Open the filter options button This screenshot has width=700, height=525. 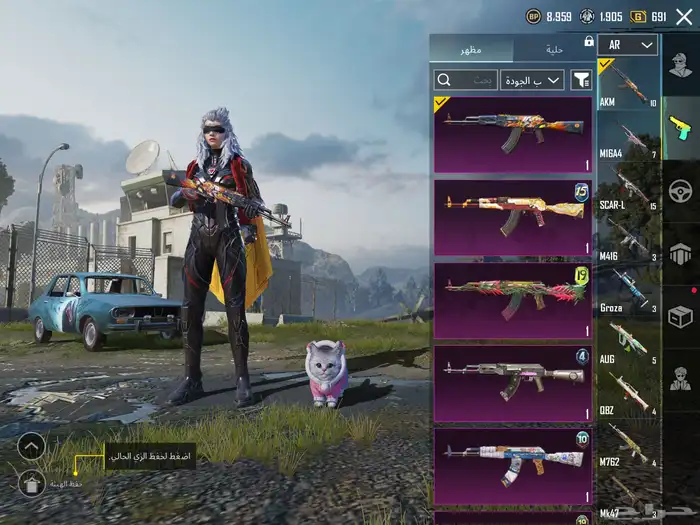tap(581, 80)
